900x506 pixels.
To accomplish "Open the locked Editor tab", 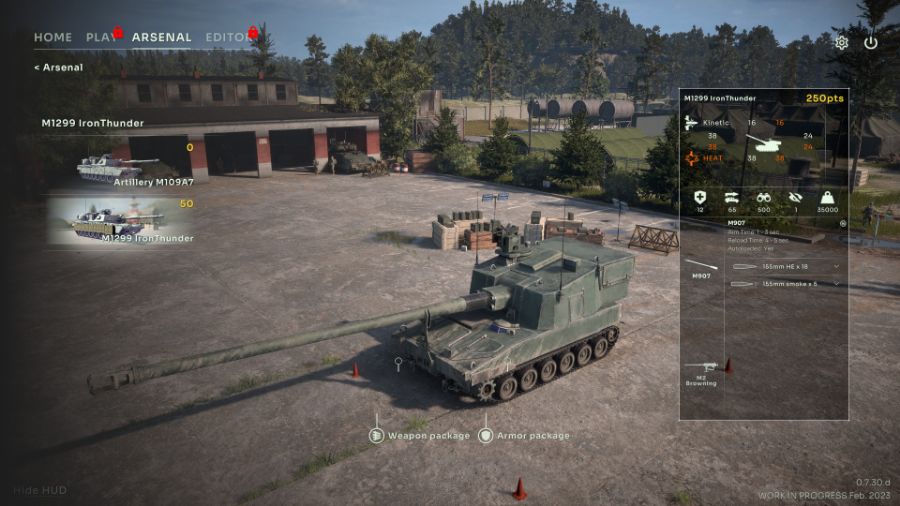I will (x=228, y=38).
